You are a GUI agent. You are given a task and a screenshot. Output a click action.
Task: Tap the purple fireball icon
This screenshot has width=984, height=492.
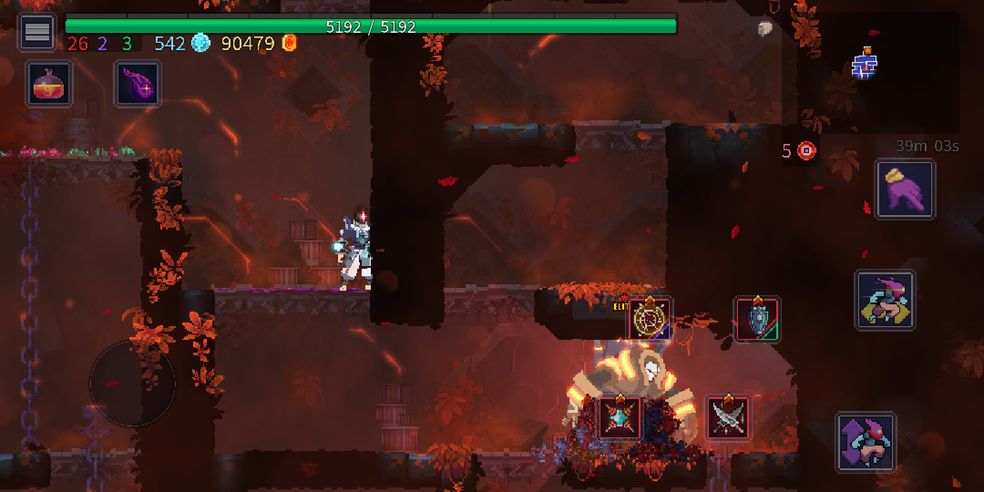click(137, 84)
